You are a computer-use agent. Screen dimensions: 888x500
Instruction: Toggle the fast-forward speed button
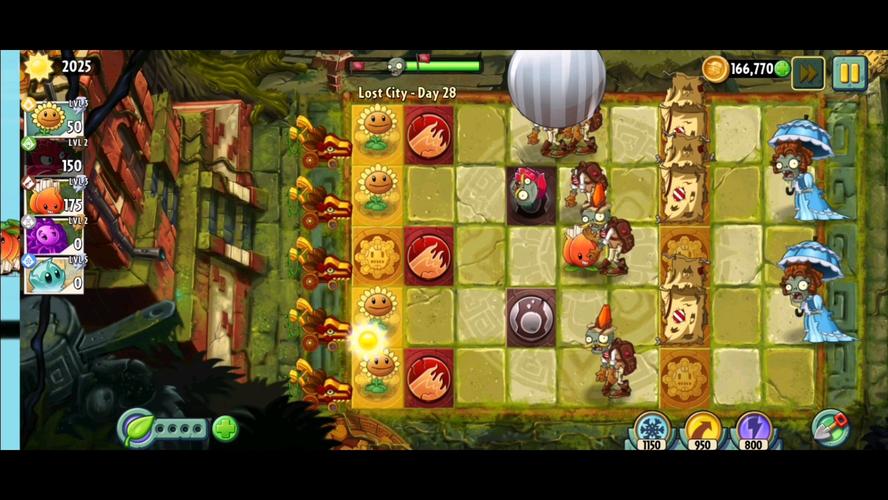click(x=808, y=73)
